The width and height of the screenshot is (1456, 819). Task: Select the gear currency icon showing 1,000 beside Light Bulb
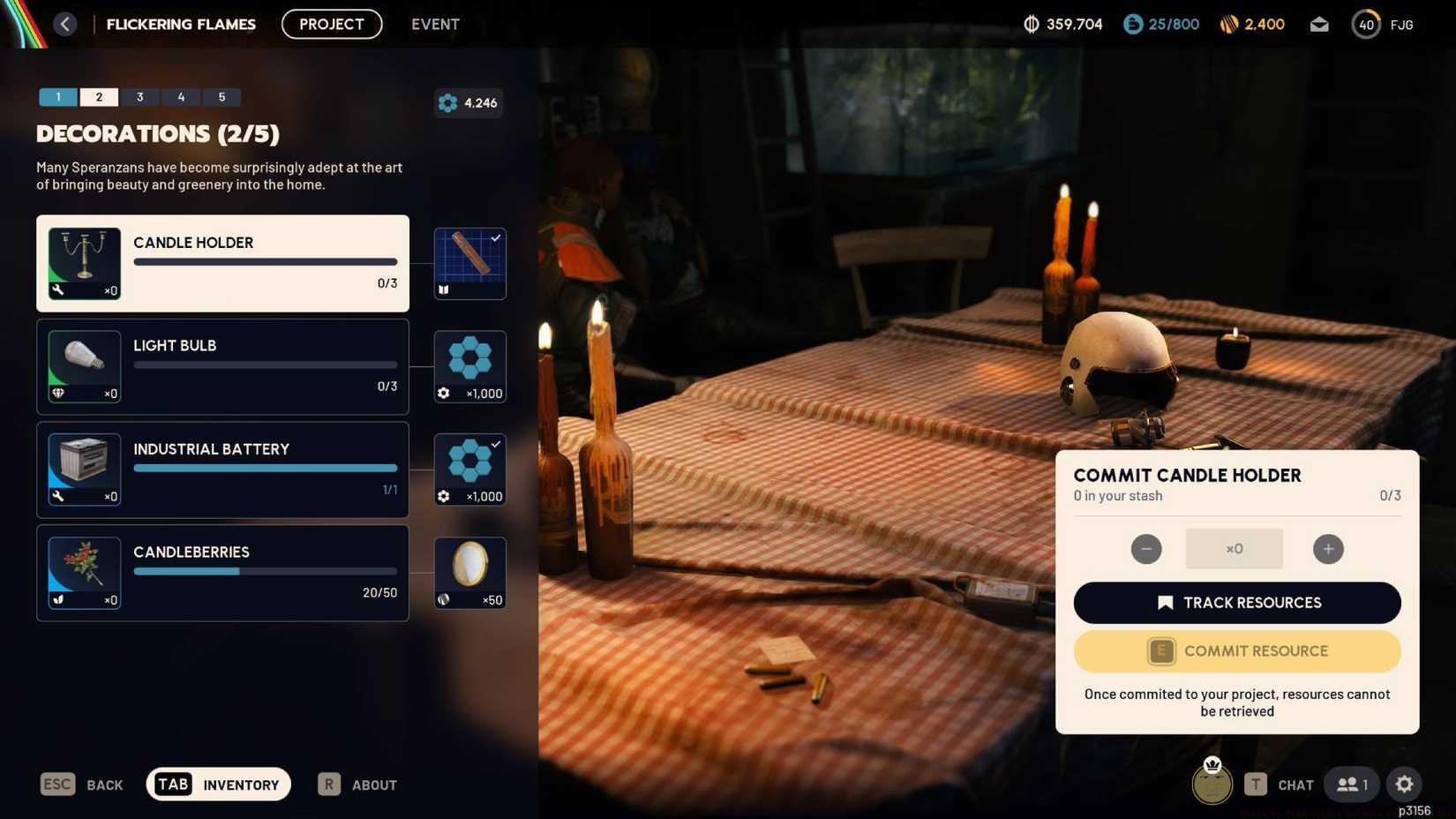tap(469, 365)
